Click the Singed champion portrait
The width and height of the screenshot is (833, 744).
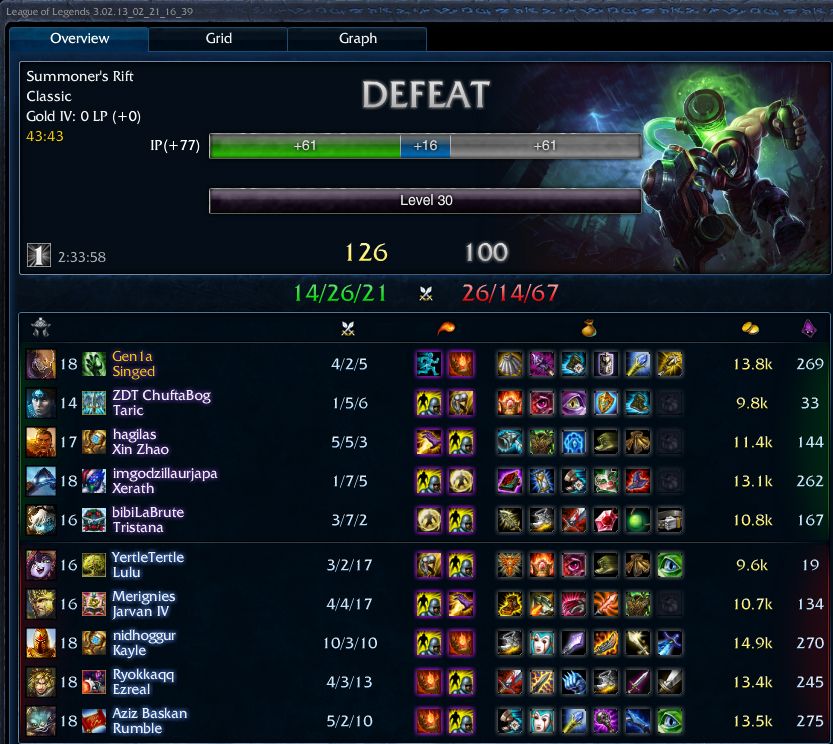pyautogui.click(x=42, y=364)
